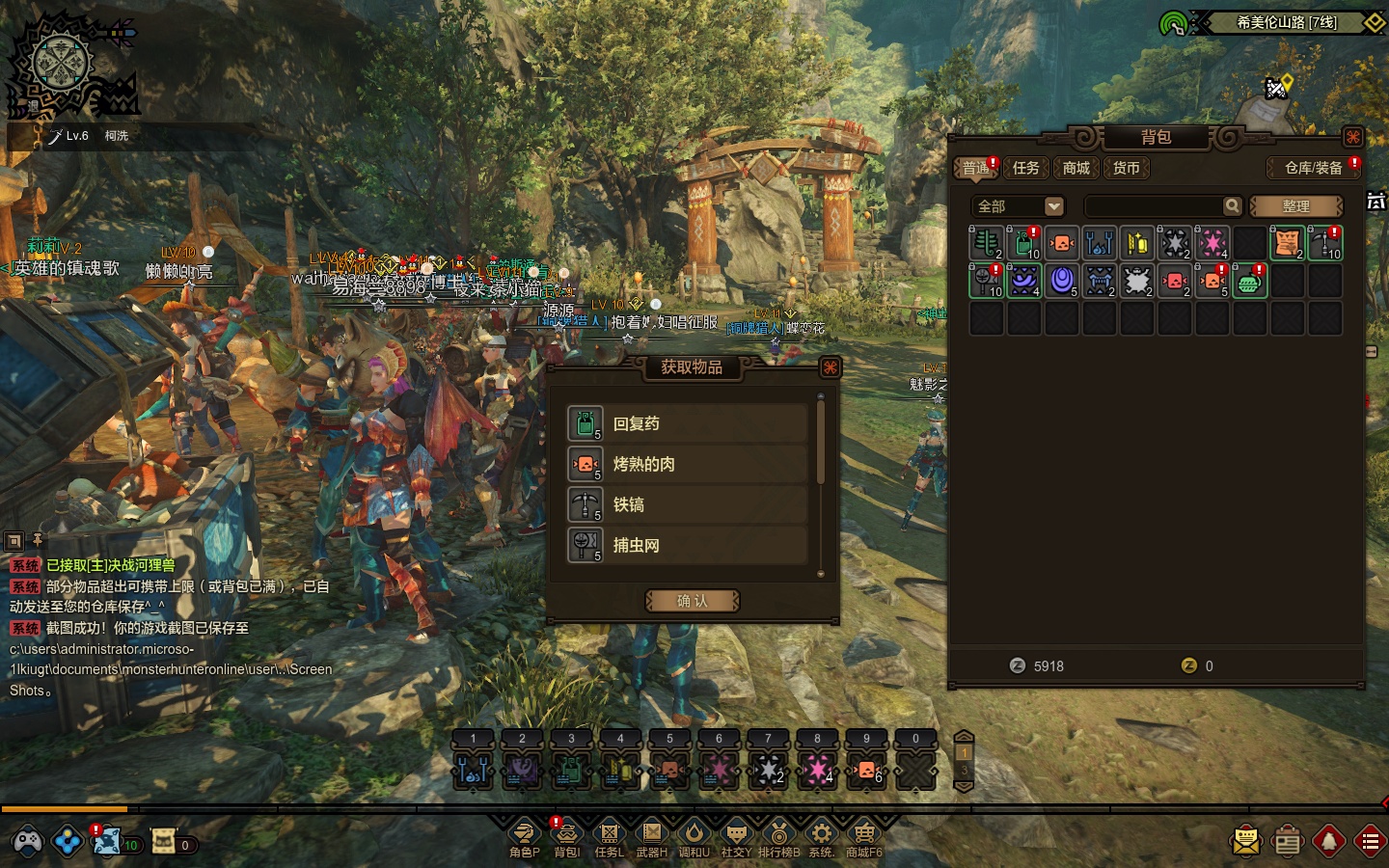Sort the bag with the 整理 button
This screenshot has width=1389, height=868.
[x=1295, y=206]
